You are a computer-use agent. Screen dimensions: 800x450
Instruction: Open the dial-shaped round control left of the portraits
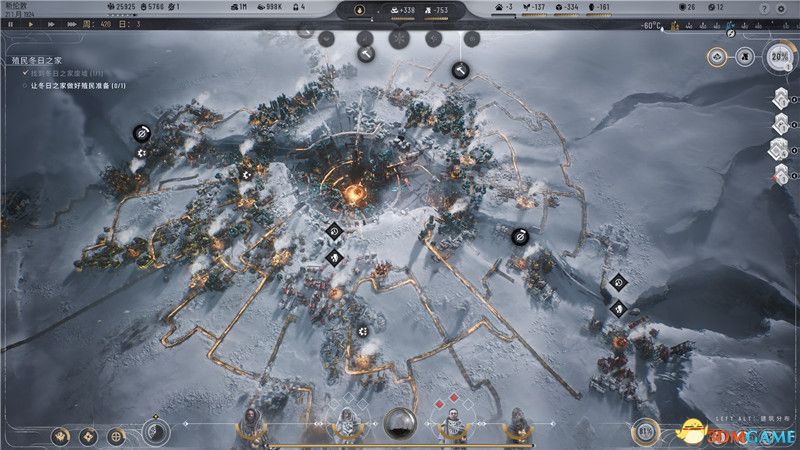154,432
